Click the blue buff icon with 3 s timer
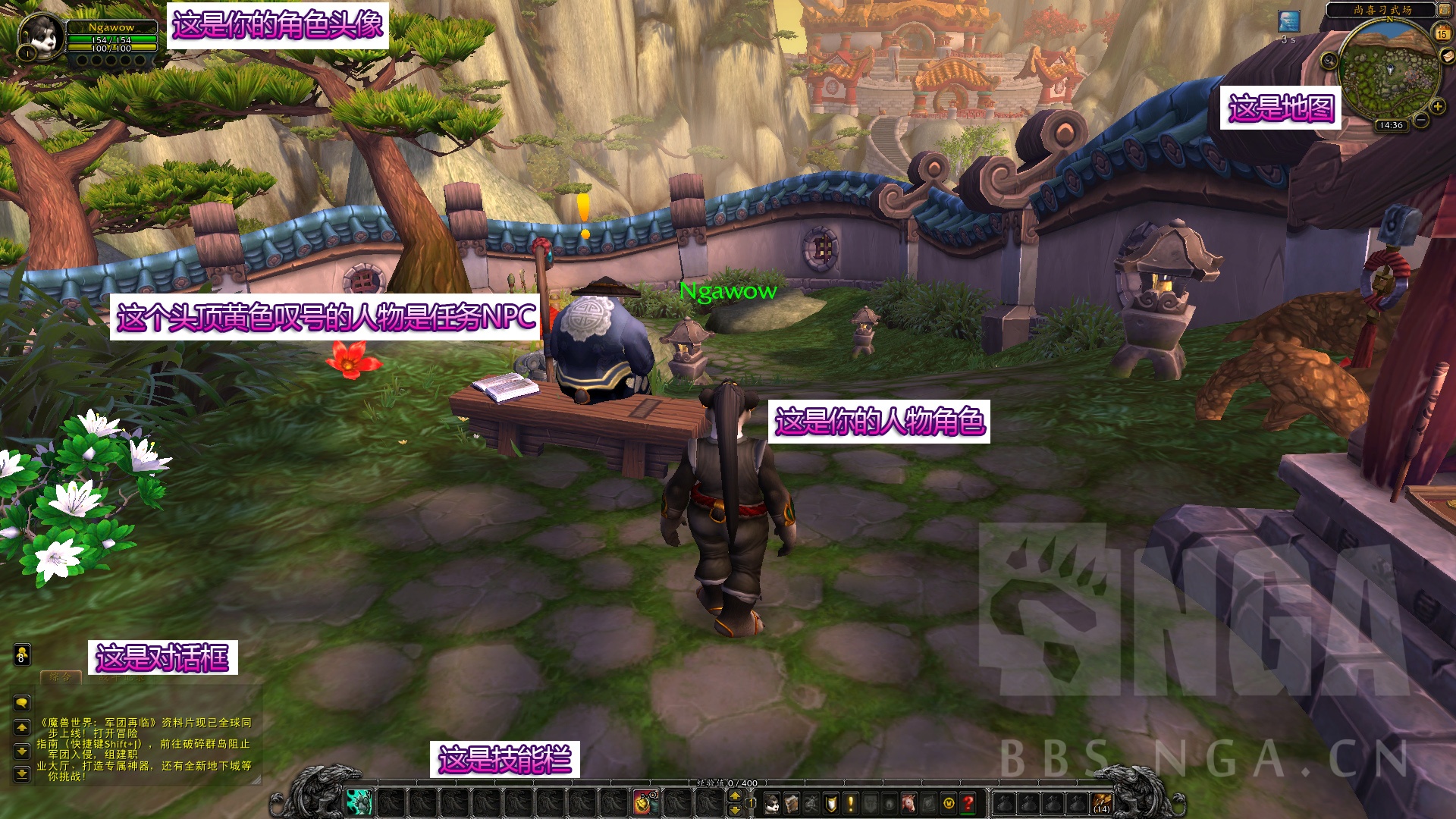Screen dimensions: 1456x819 tap(1288, 21)
